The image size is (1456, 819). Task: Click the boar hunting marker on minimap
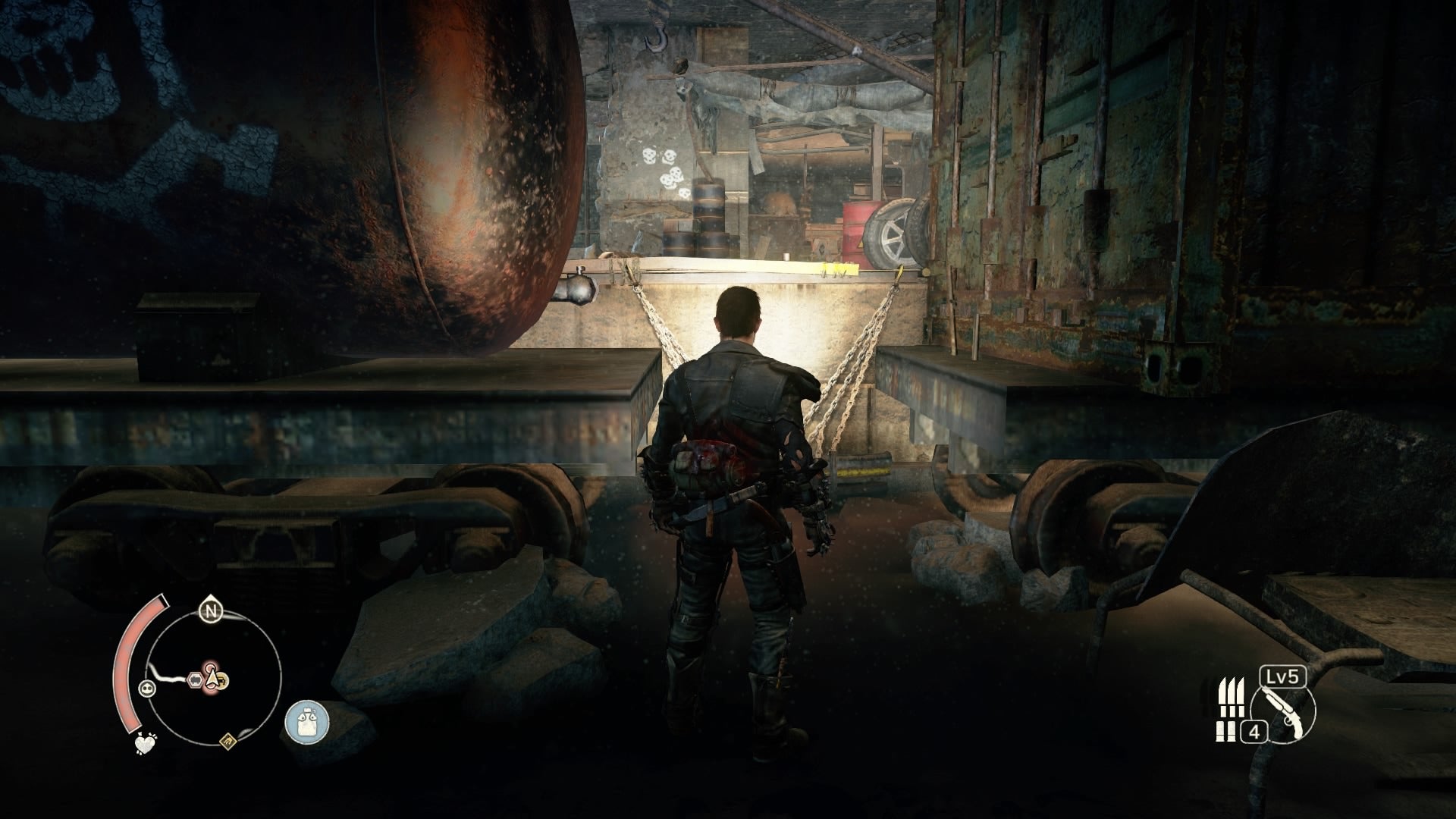(x=196, y=679)
